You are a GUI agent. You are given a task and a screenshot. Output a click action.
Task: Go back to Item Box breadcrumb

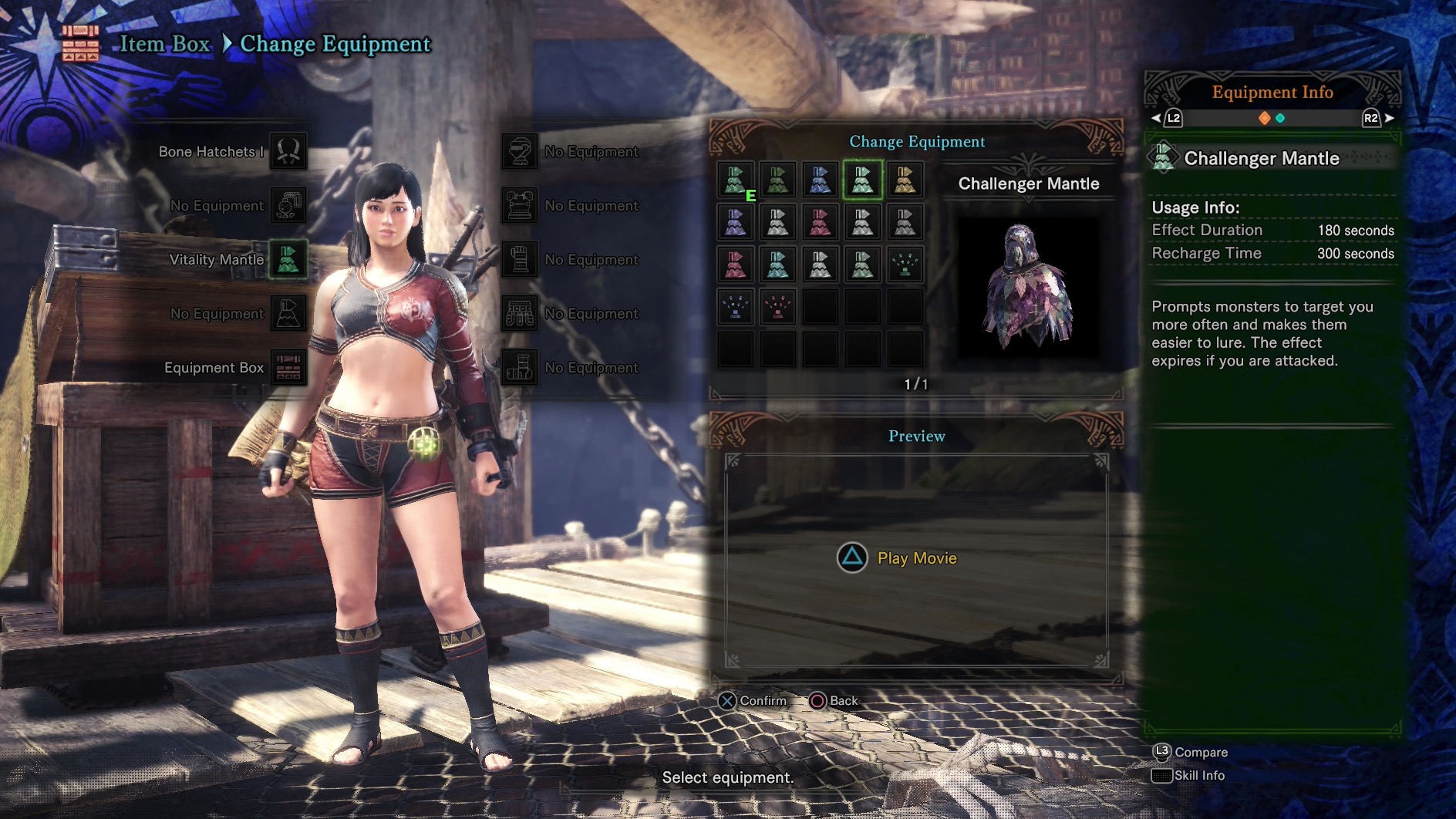164,44
